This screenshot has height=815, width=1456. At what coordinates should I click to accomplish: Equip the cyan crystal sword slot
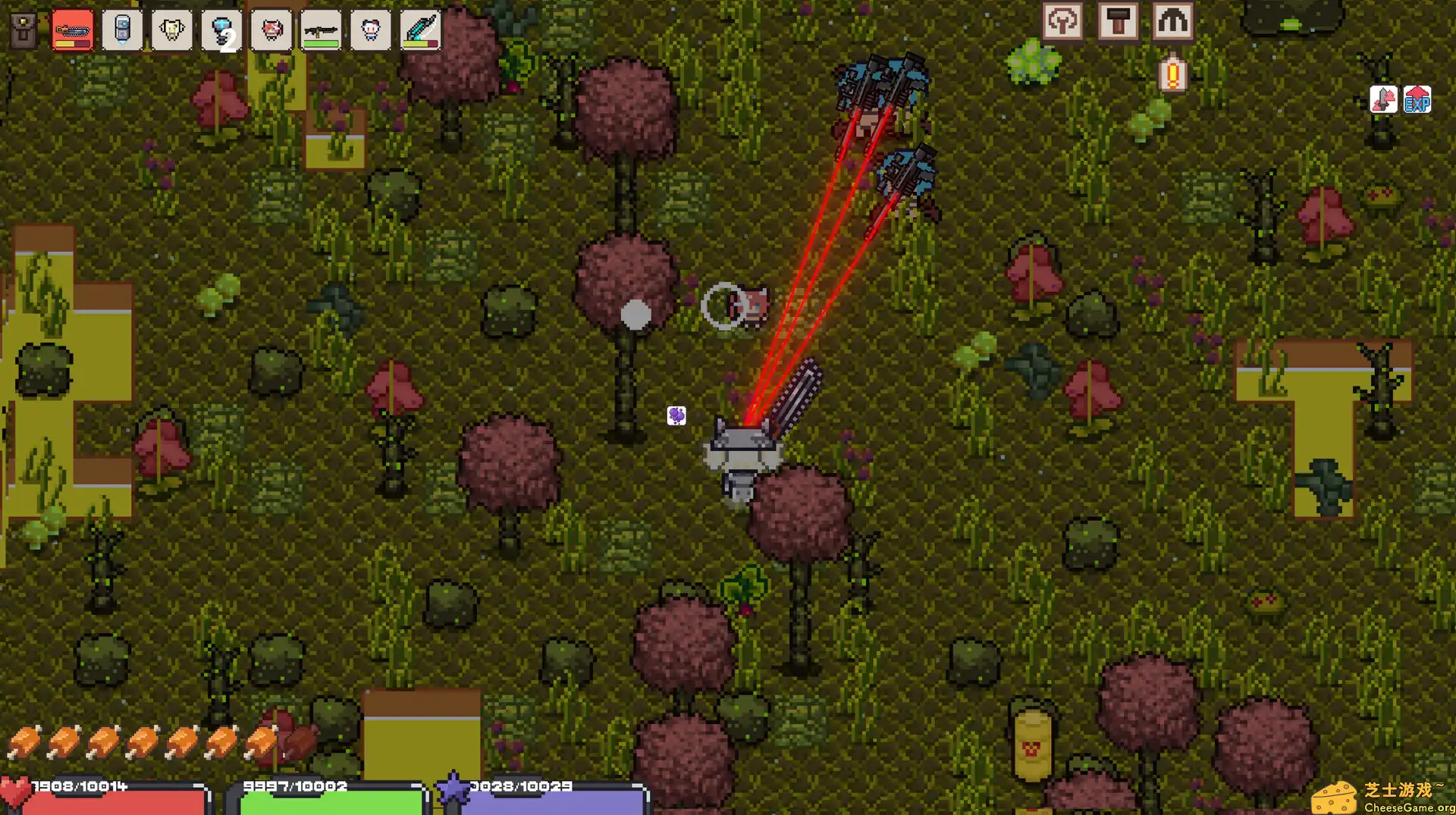[x=420, y=31]
